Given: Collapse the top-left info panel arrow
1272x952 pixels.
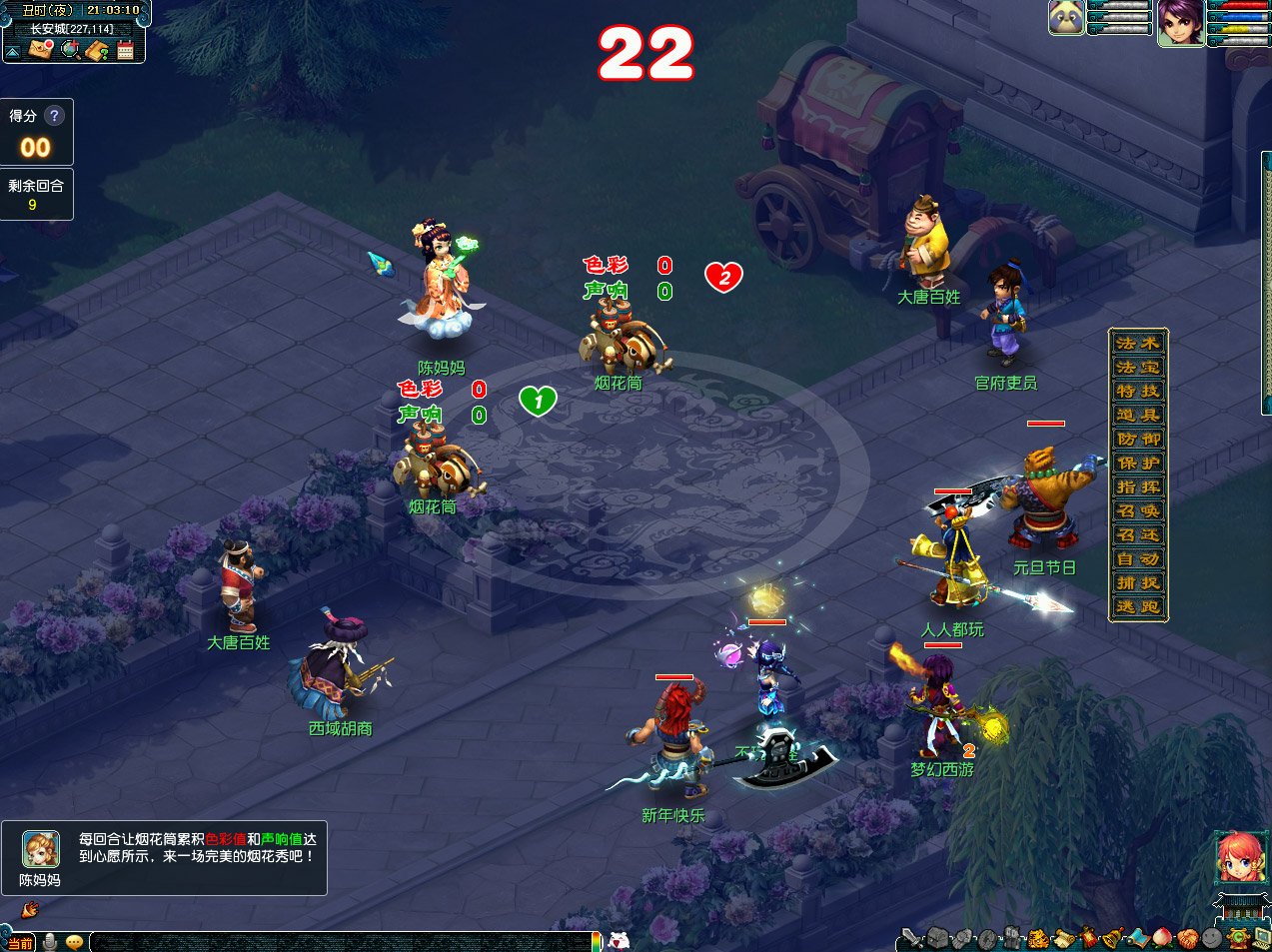Looking at the screenshot, I should [12, 51].
